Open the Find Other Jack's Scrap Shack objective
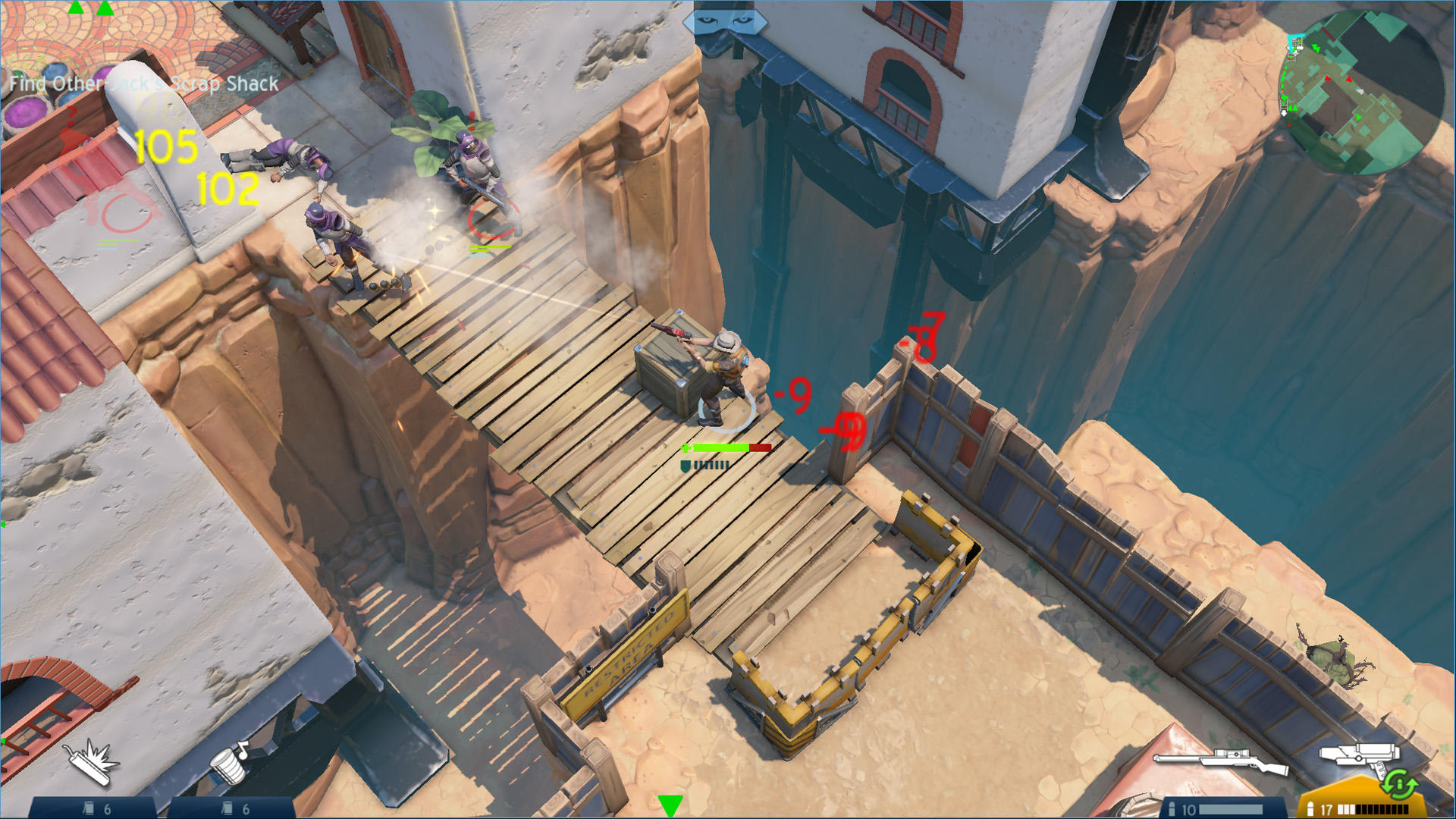Screen dimensions: 1456x819 [141, 85]
